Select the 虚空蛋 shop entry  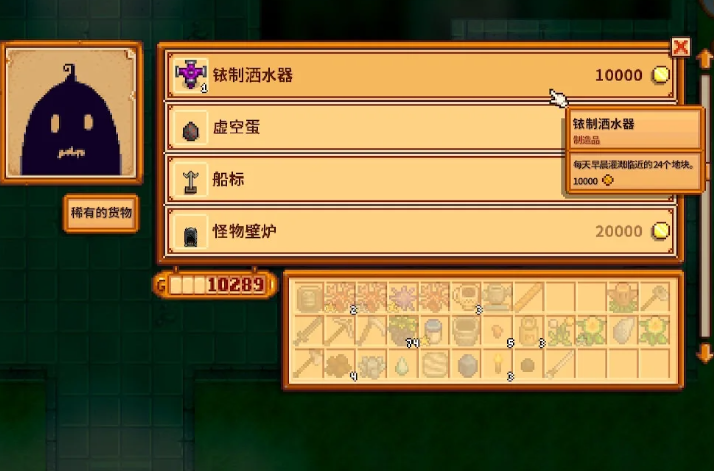(x=360, y=128)
